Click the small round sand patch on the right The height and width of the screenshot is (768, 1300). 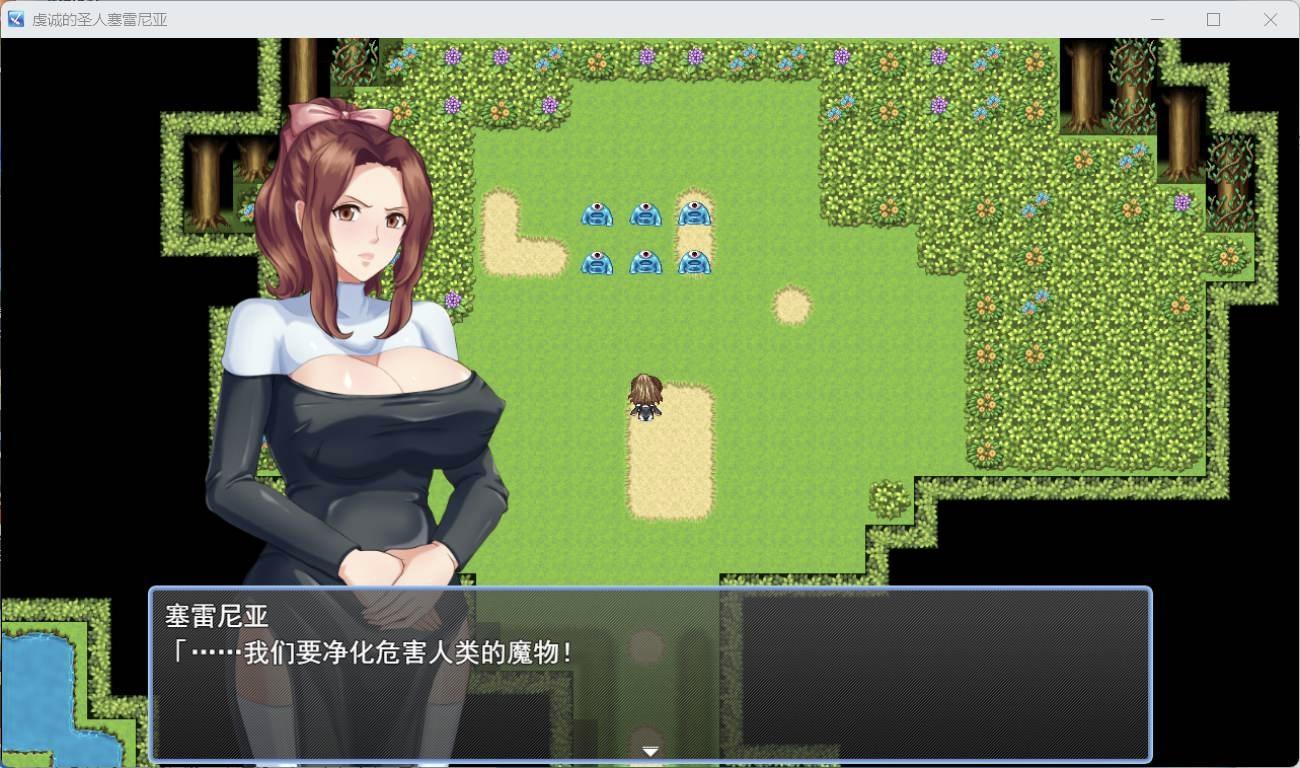(x=791, y=304)
